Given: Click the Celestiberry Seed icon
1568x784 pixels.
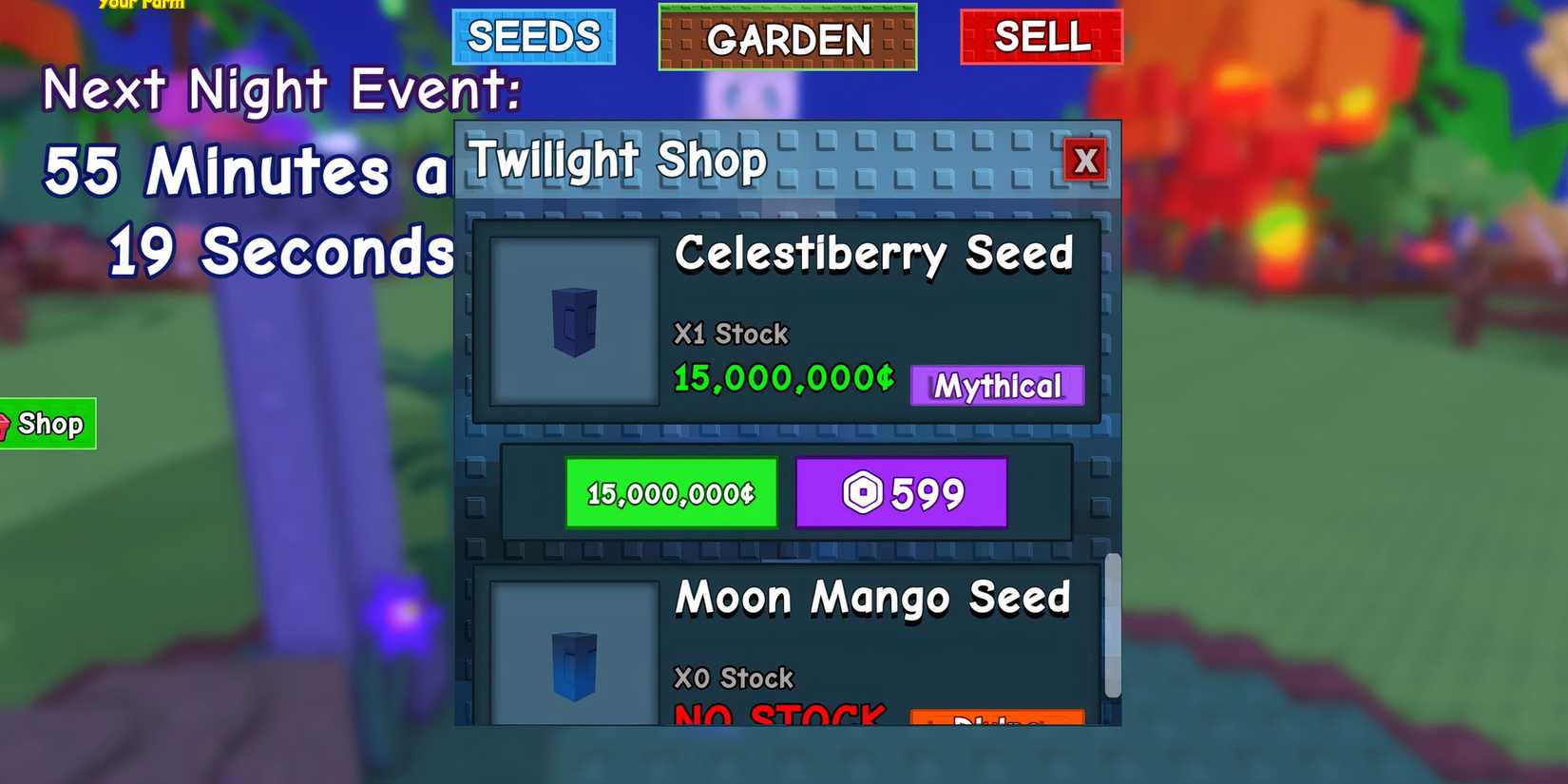Looking at the screenshot, I should [x=572, y=320].
